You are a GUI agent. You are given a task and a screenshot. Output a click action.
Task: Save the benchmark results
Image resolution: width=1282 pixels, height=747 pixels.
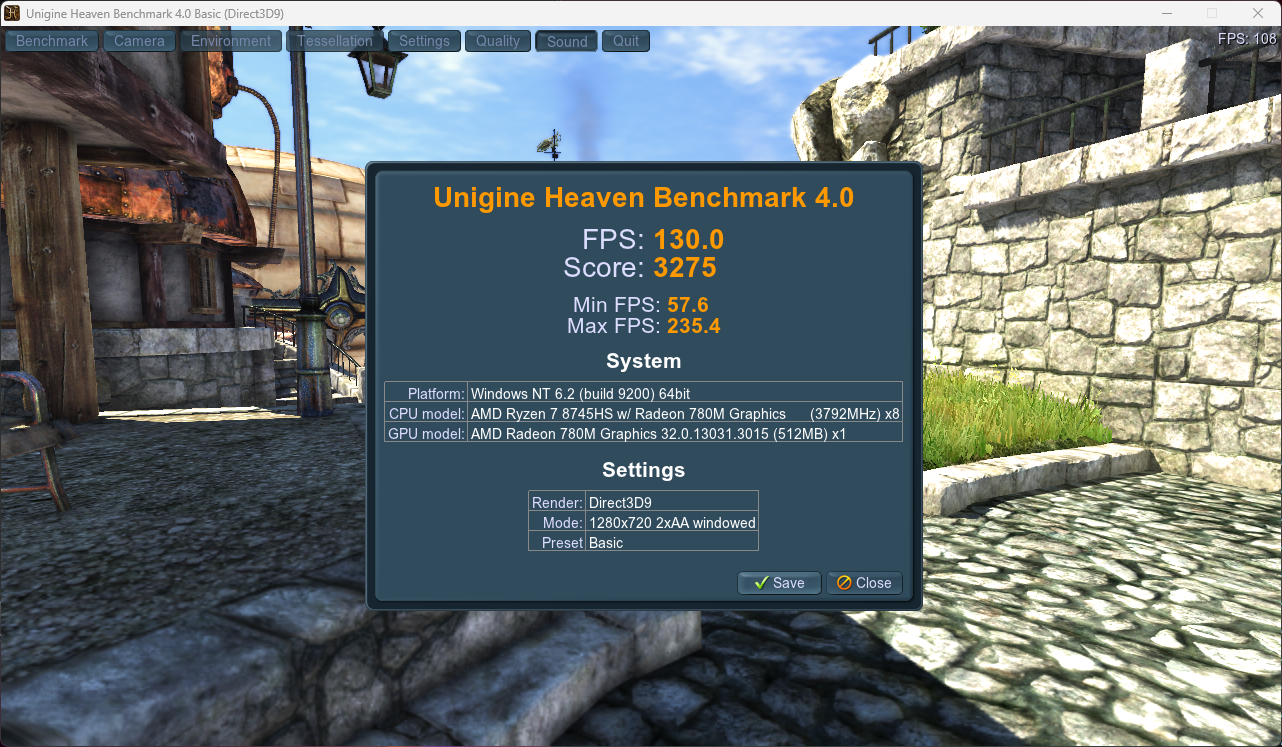779,583
